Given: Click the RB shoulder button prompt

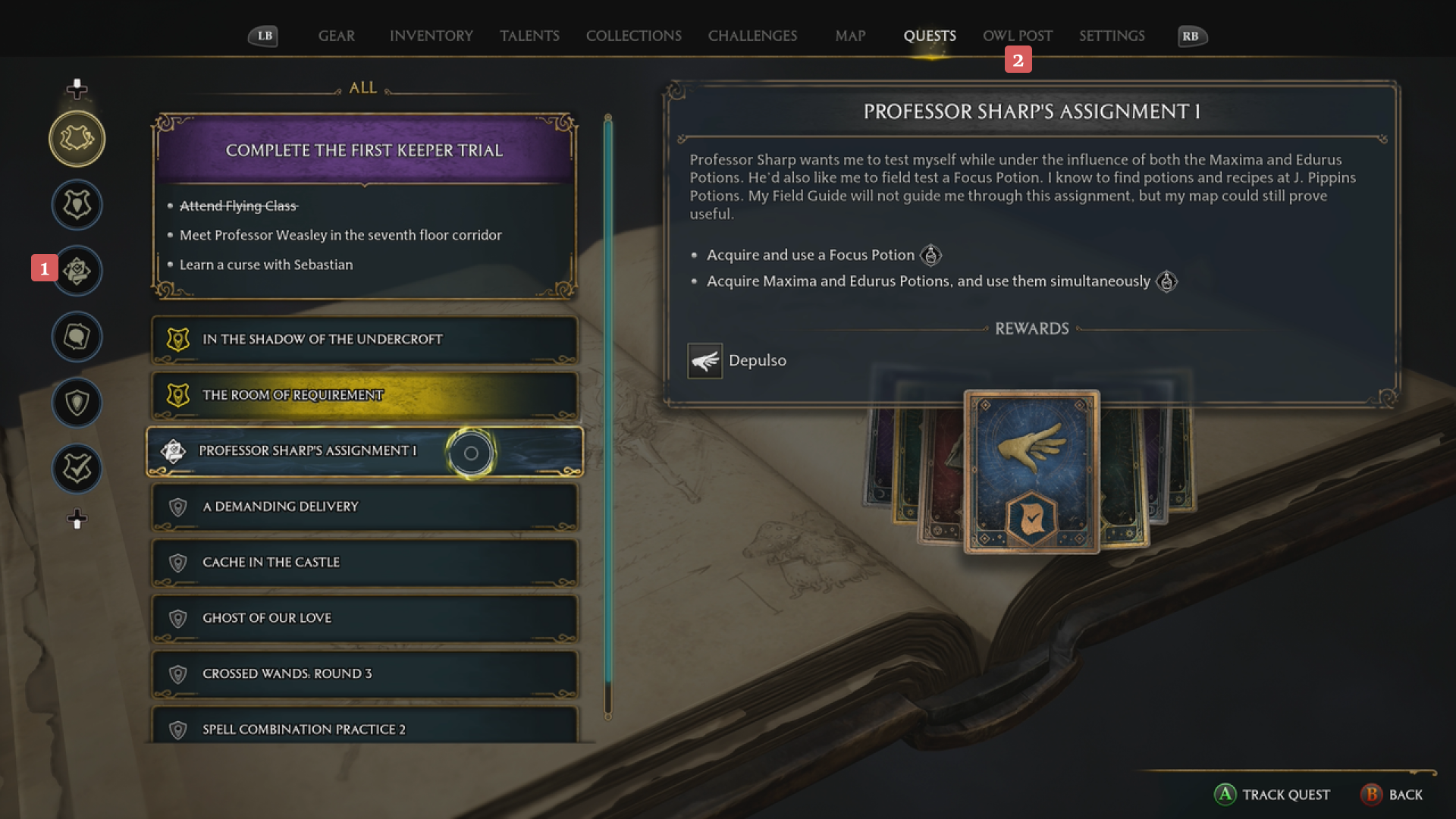Looking at the screenshot, I should [x=1191, y=36].
